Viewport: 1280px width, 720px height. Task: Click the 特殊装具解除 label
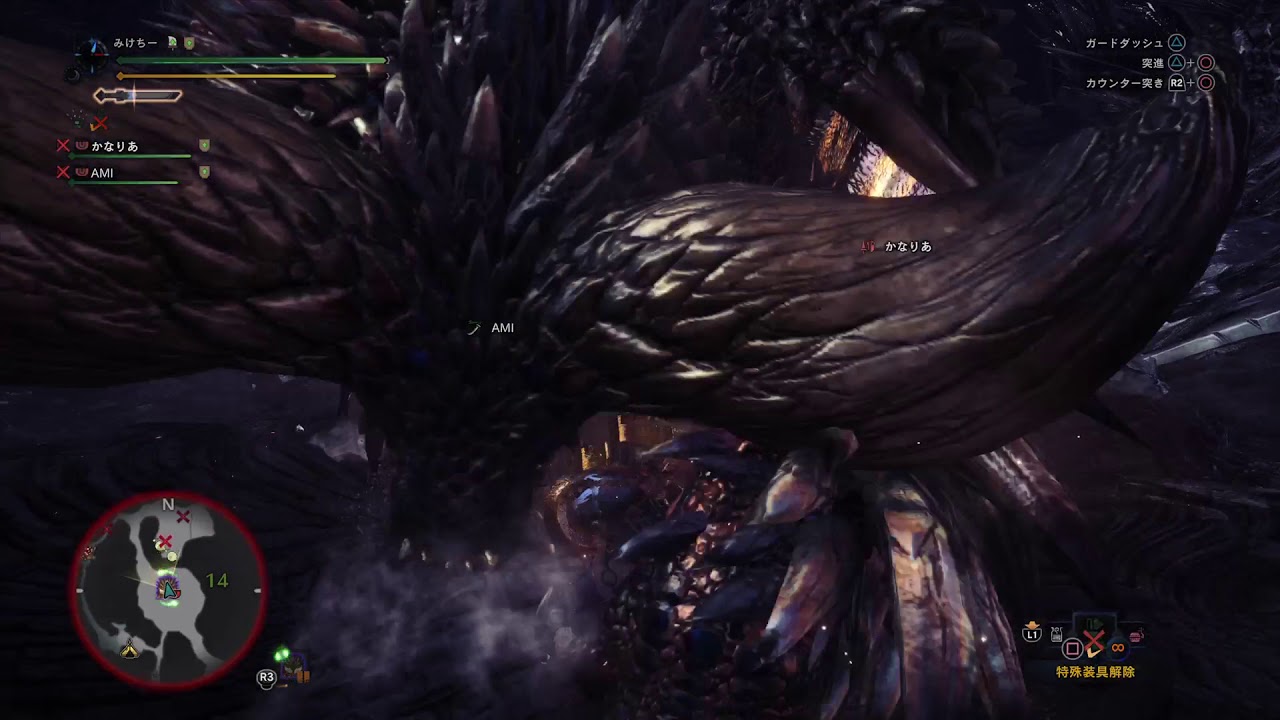click(x=1095, y=672)
